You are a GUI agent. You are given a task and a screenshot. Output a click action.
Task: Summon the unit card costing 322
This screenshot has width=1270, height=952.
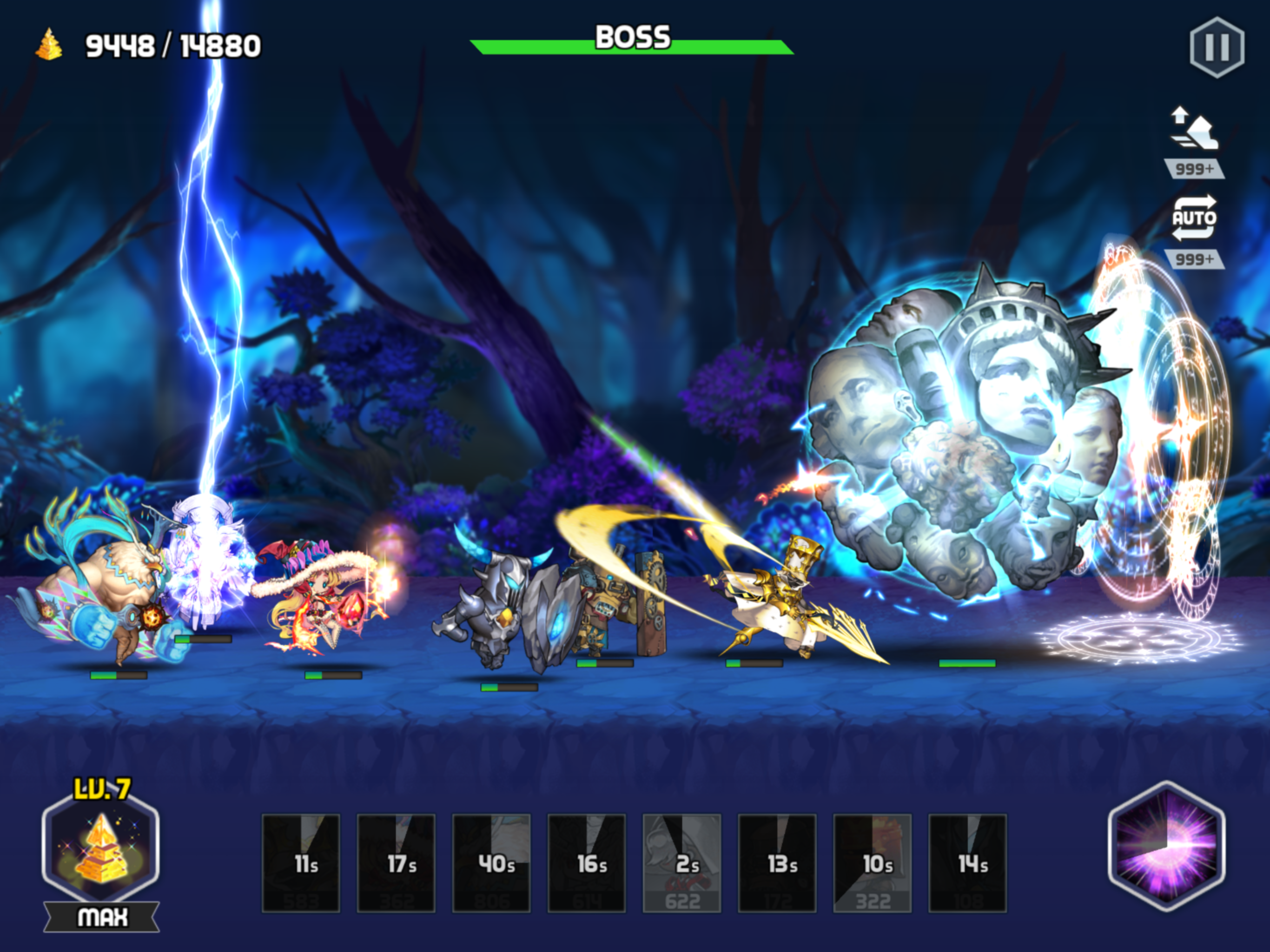[x=873, y=863]
